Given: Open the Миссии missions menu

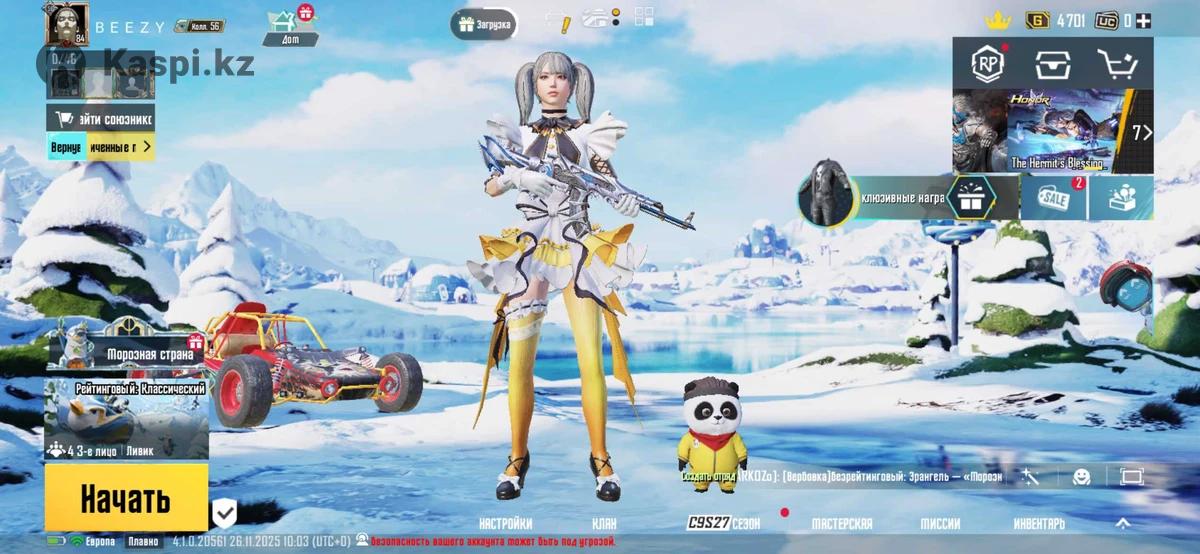Looking at the screenshot, I should coord(940,523).
